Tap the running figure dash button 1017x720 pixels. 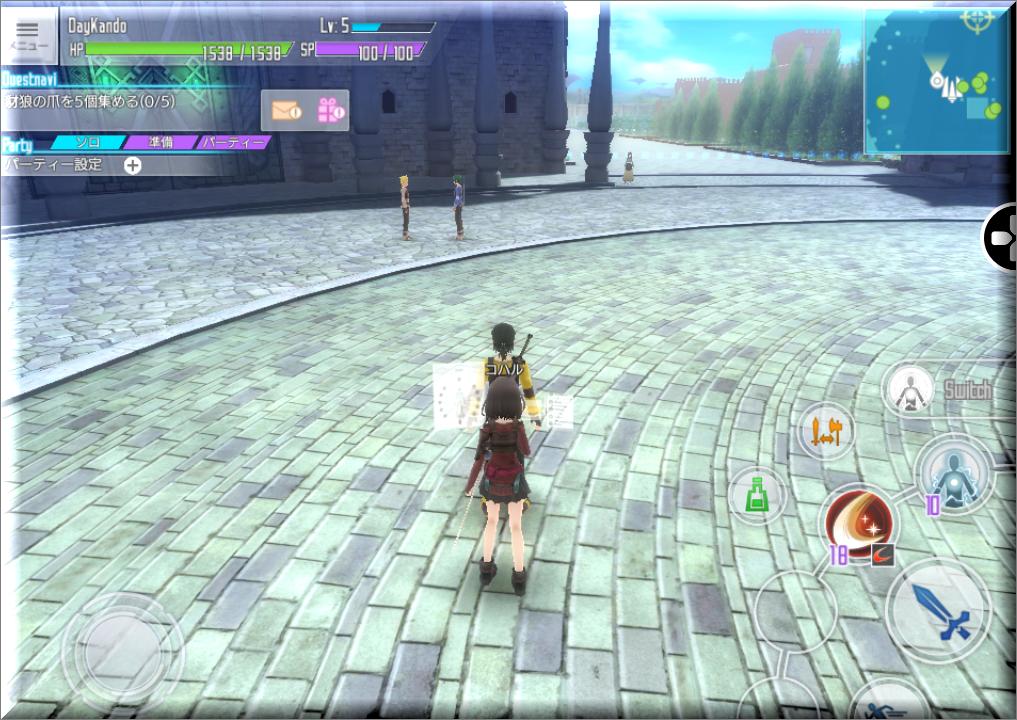point(885,702)
